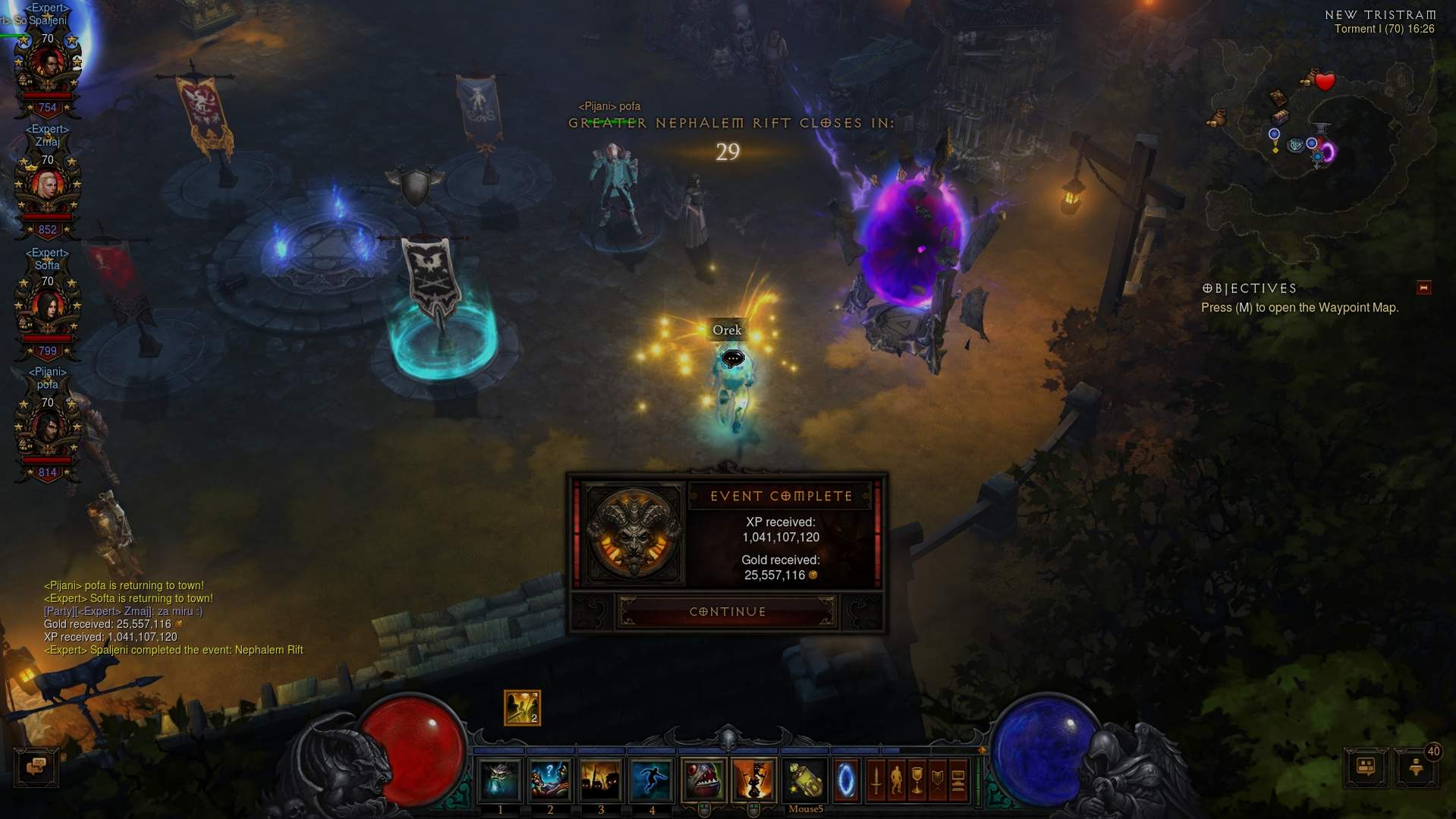Open the goblet icon menu button

click(x=917, y=780)
